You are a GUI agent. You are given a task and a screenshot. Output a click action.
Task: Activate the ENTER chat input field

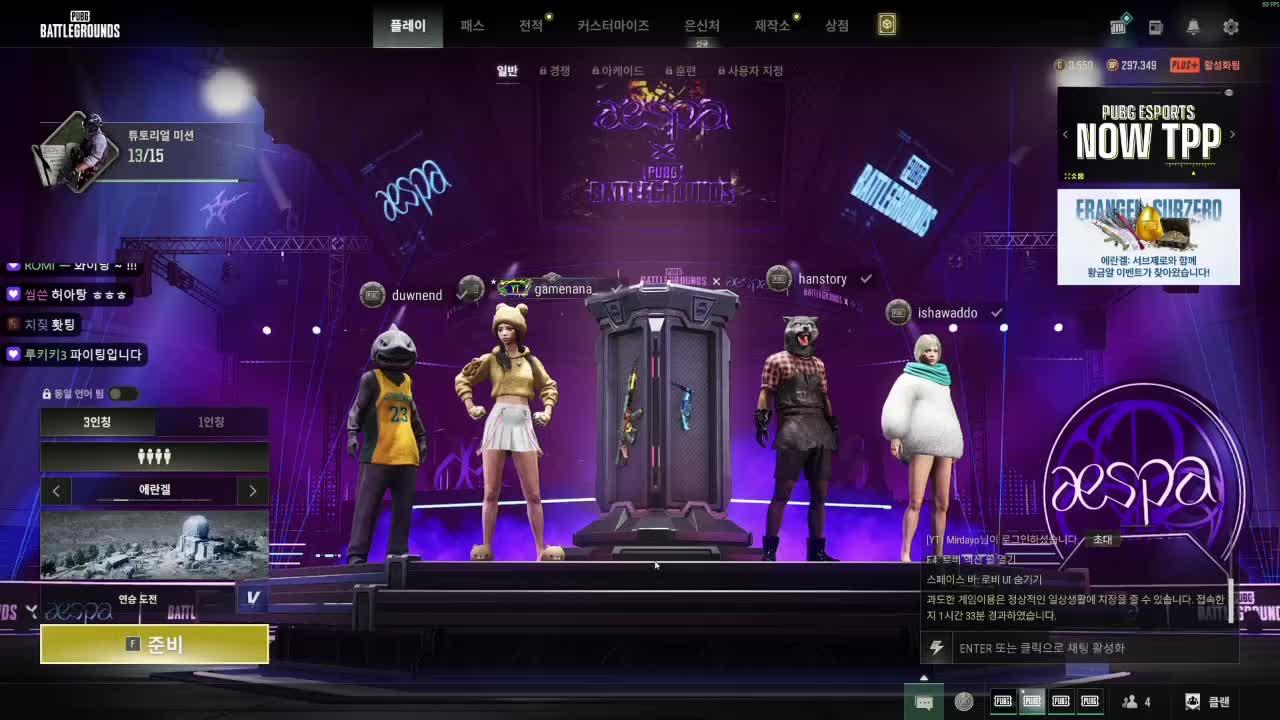[x=1080, y=648]
